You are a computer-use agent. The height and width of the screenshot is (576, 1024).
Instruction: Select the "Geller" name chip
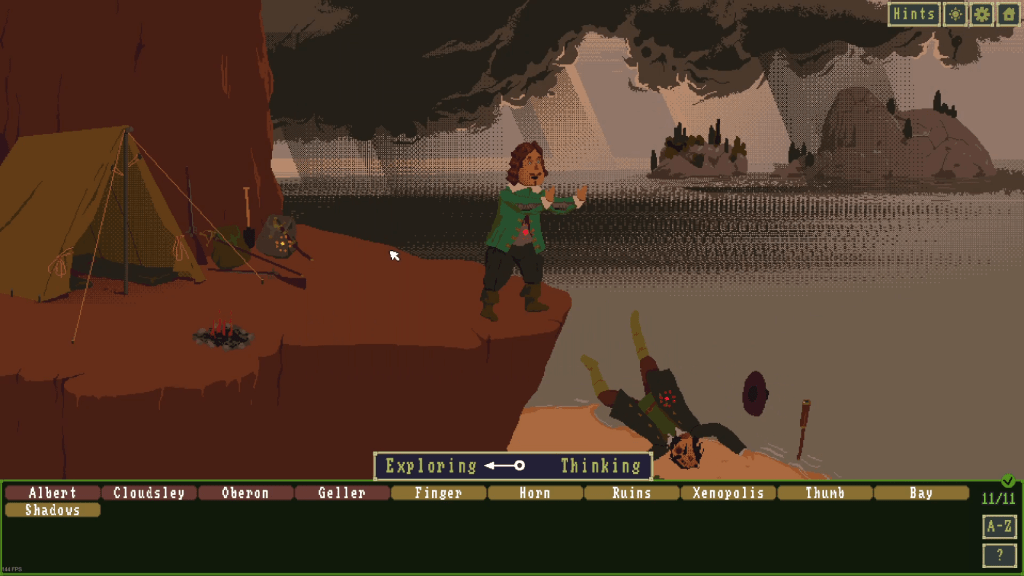click(342, 493)
